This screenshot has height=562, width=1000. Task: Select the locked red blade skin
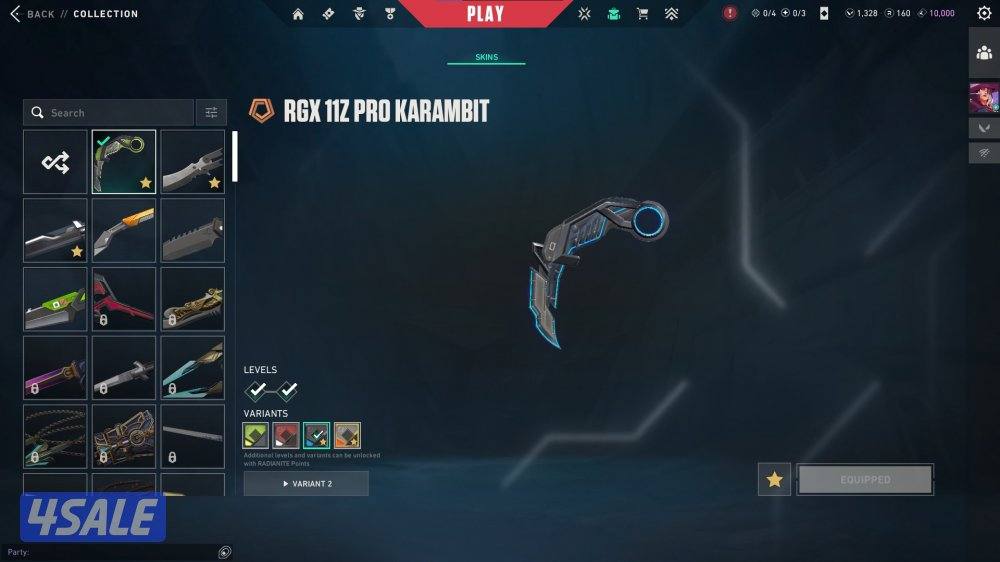tap(124, 298)
